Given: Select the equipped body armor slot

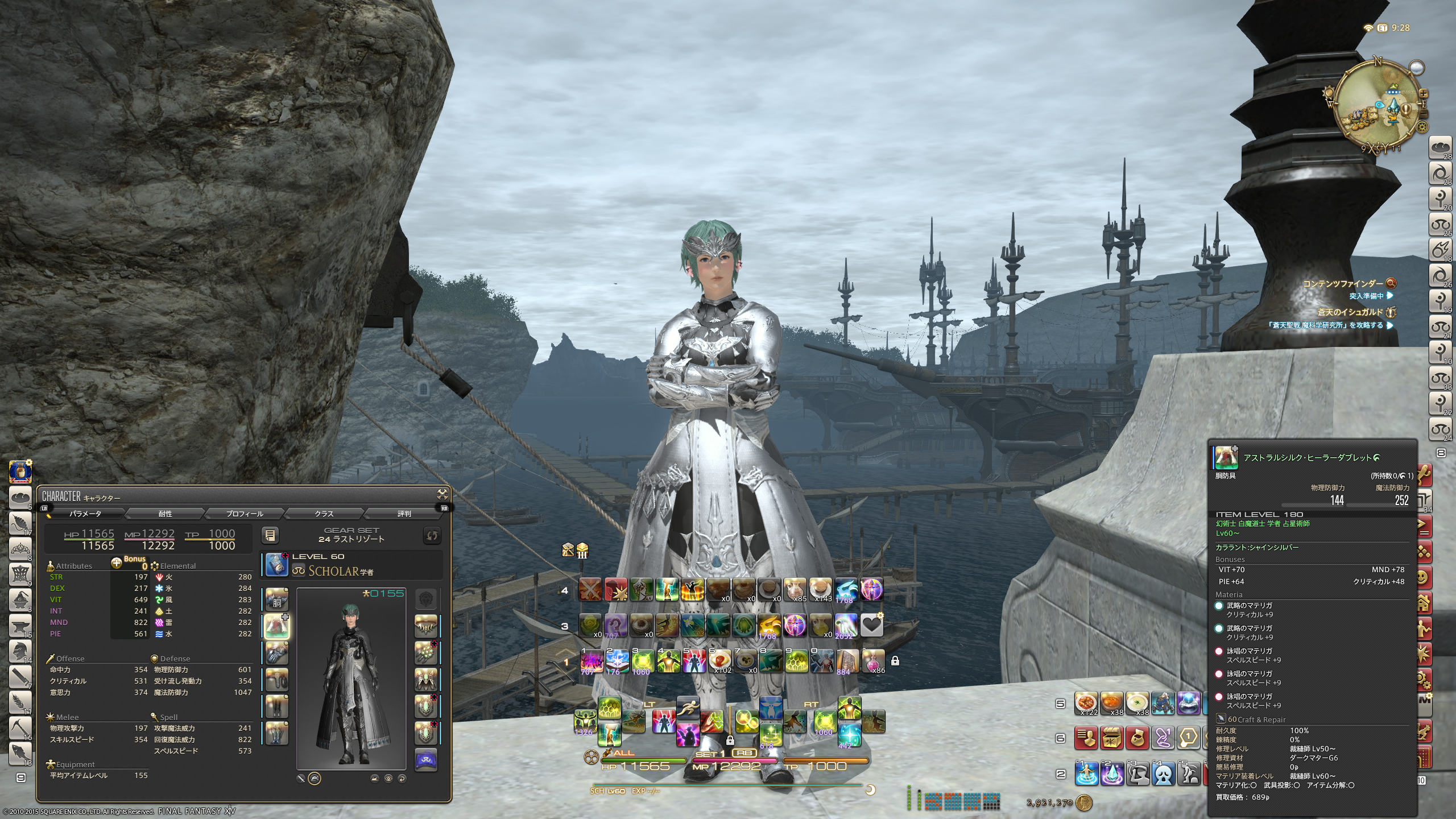Looking at the screenshot, I should 277,626.
